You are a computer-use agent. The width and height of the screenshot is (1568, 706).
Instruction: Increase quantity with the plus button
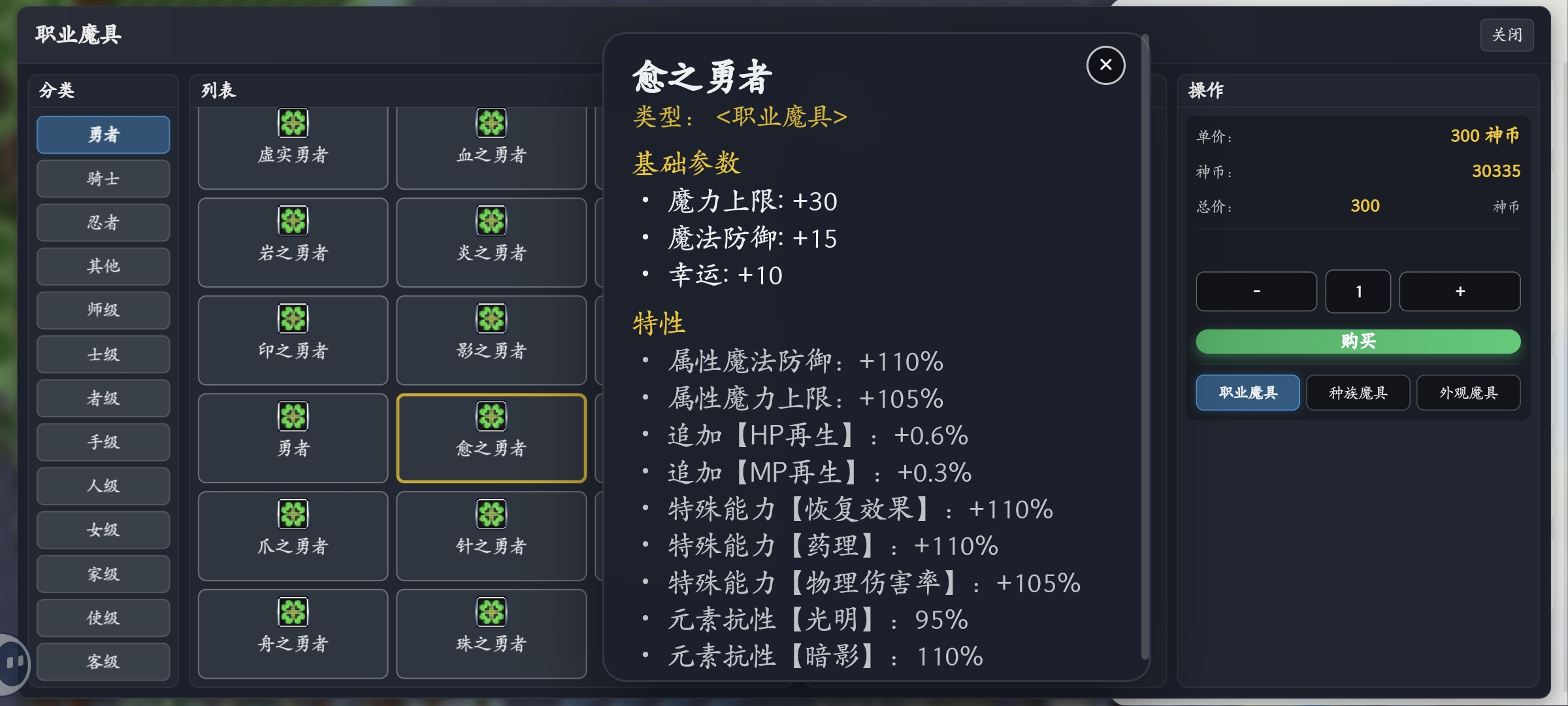(x=1460, y=292)
